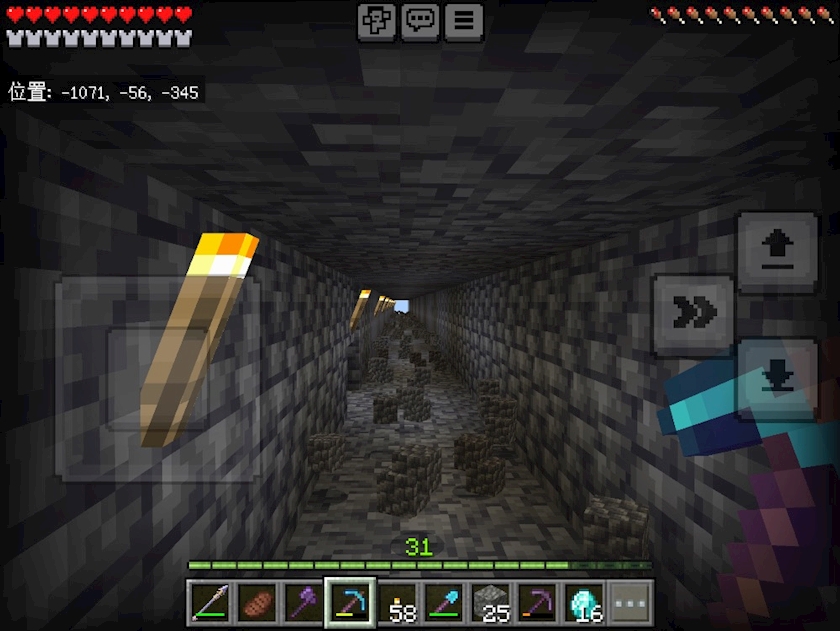Open the pause menu button

[464, 21]
